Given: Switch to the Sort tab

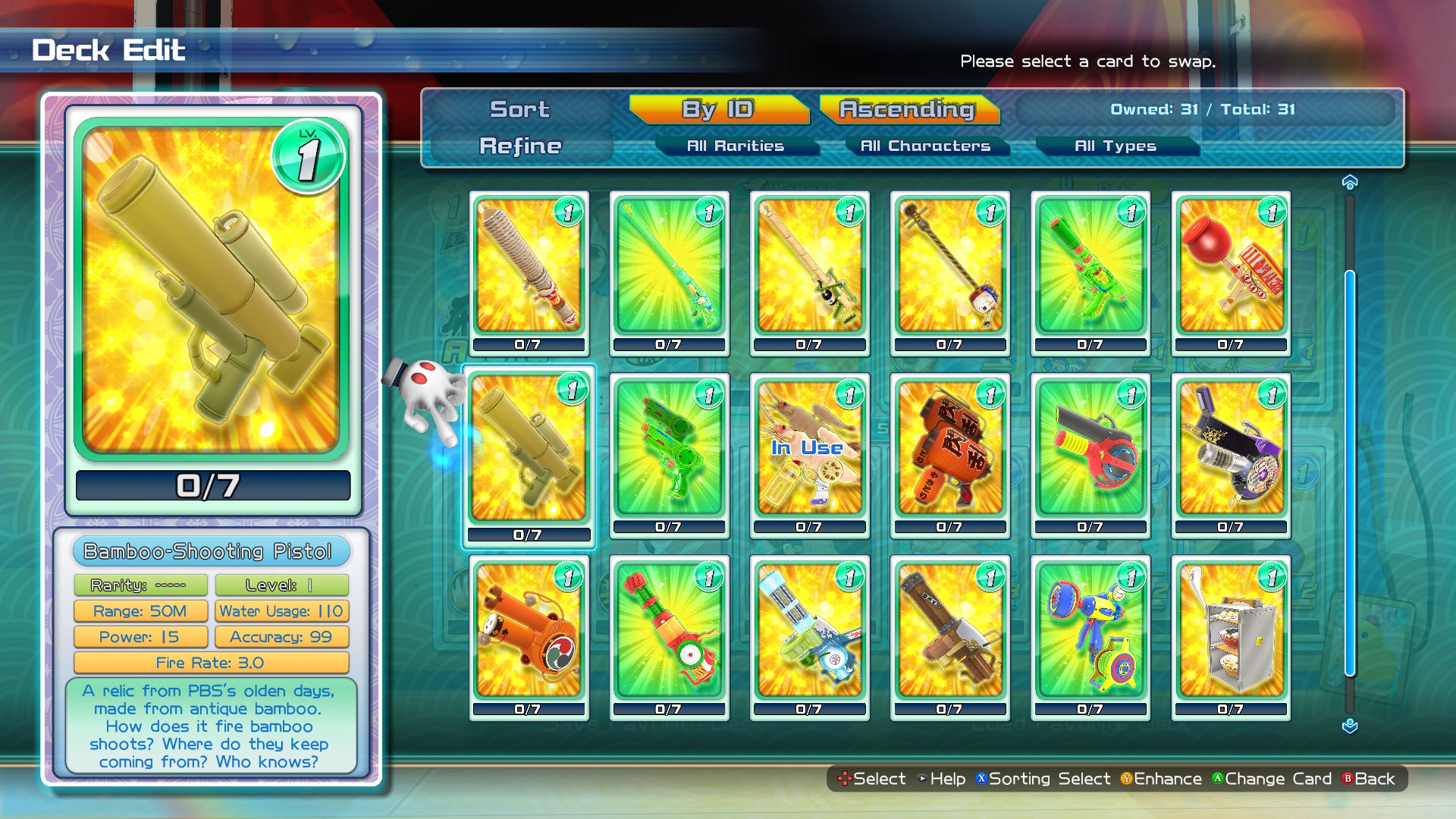Looking at the screenshot, I should [x=519, y=108].
